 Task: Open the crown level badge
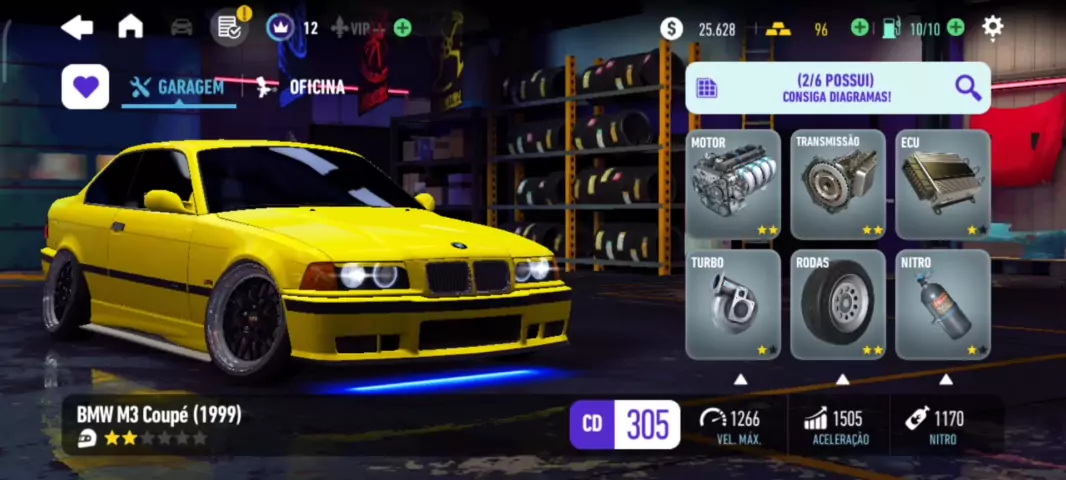click(x=280, y=27)
